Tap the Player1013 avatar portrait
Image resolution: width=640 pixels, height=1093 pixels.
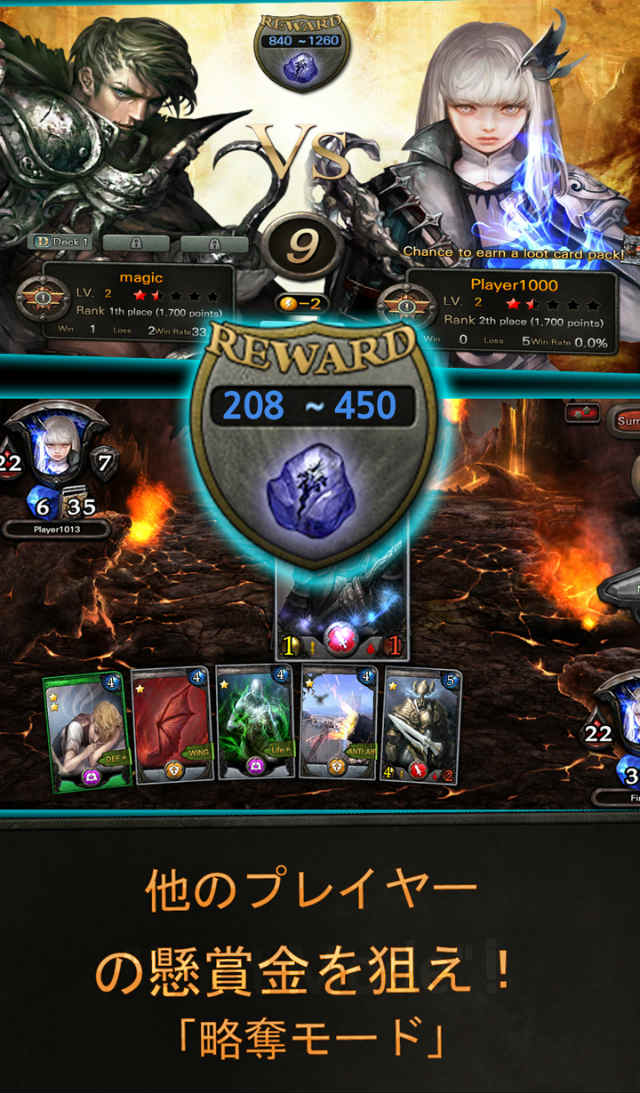[58, 451]
